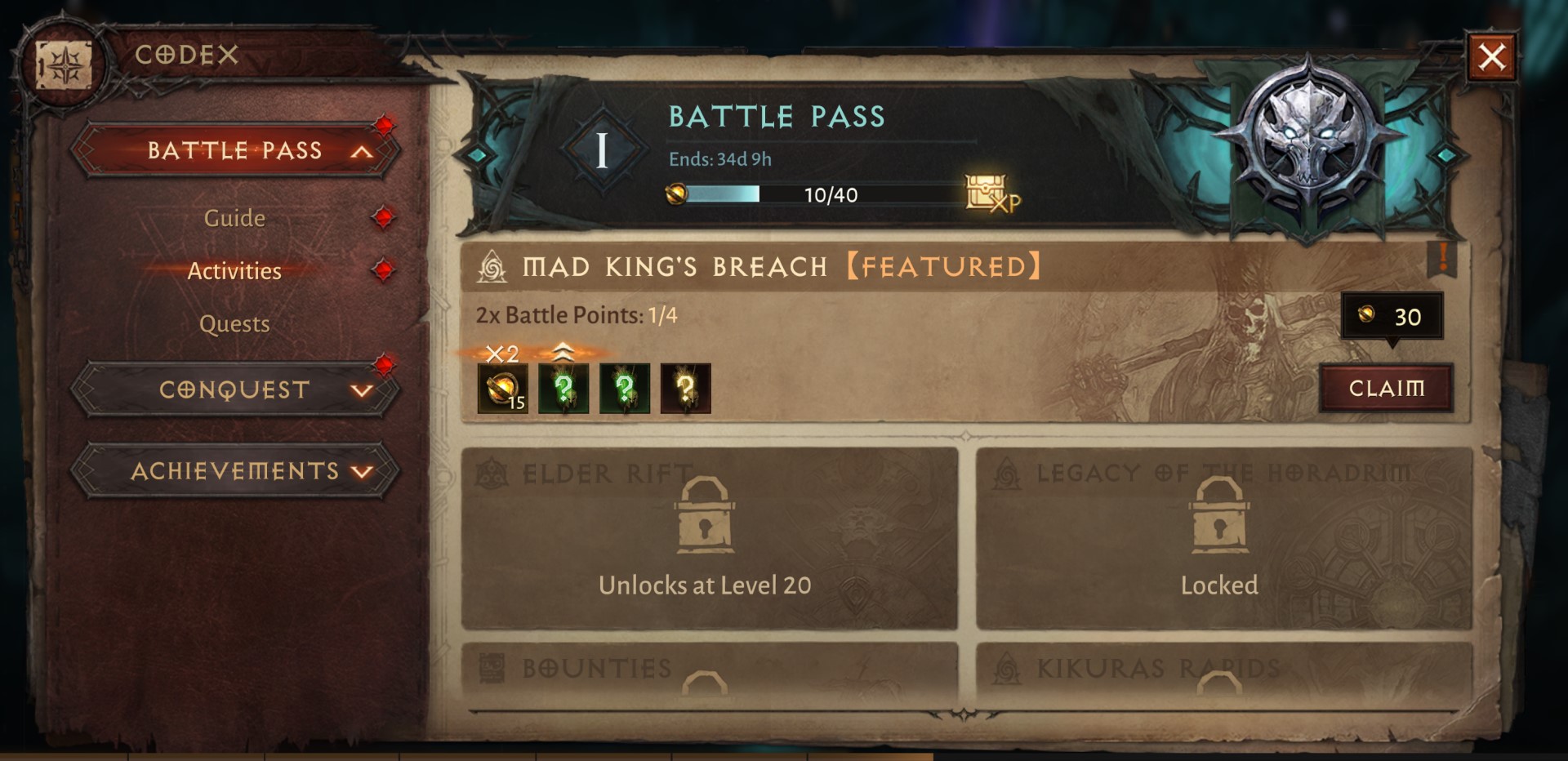The image size is (1568, 761).
Task: Open the Quests sub-tab
Action: [x=234, y=324]
